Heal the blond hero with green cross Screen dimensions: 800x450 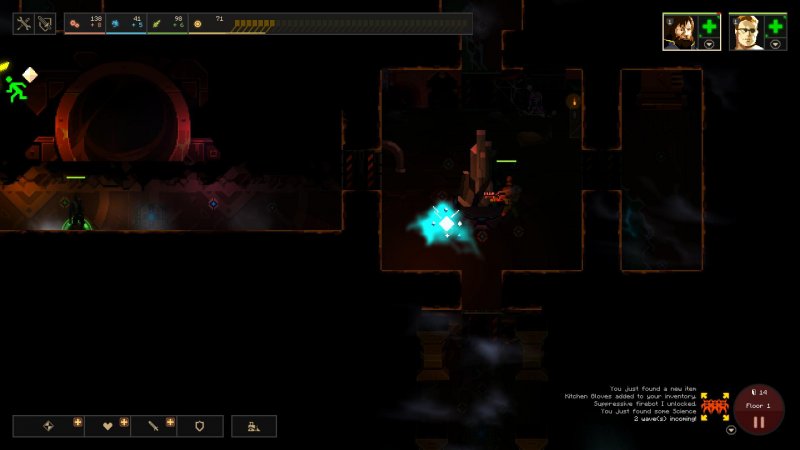click(775, 27)
